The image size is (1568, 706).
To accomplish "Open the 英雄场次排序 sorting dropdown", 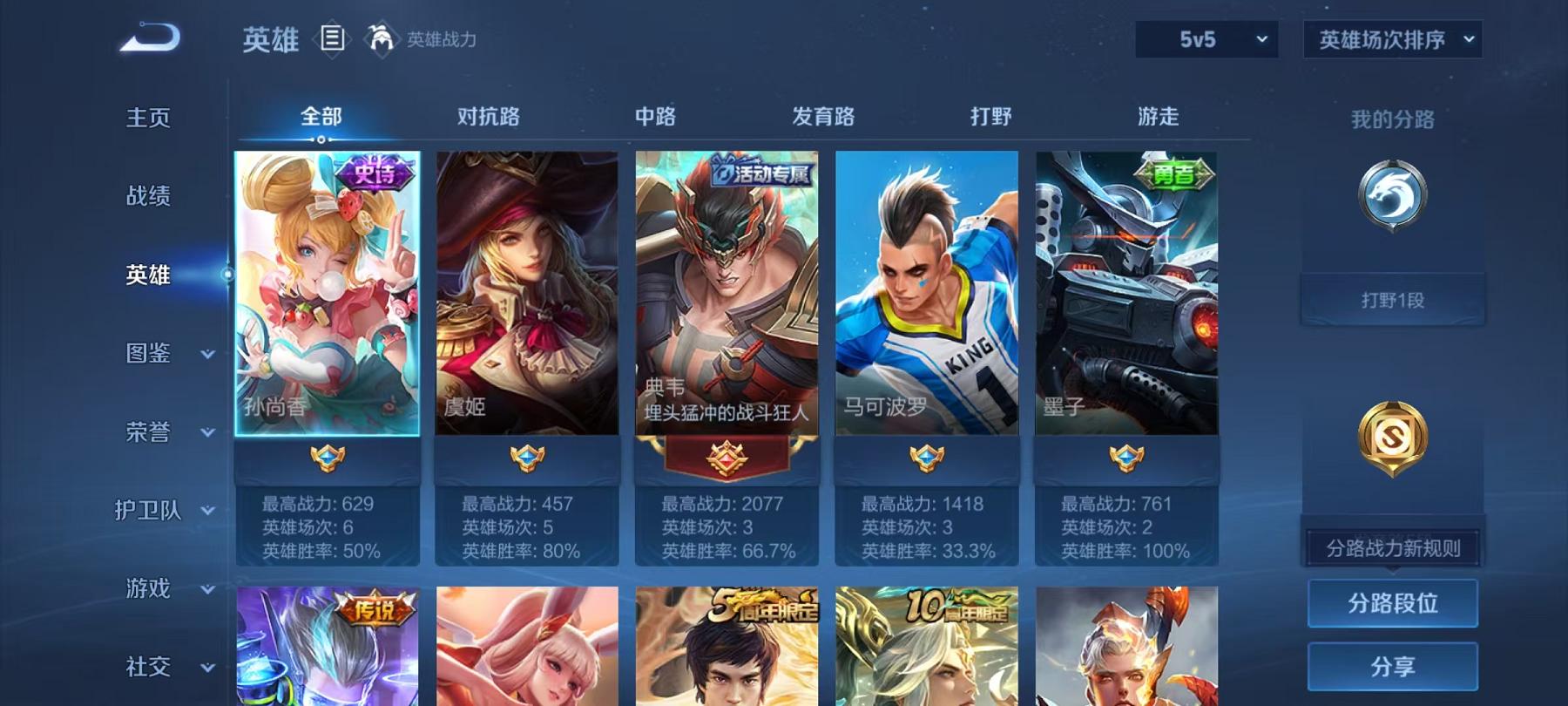I will point(1390,39).
